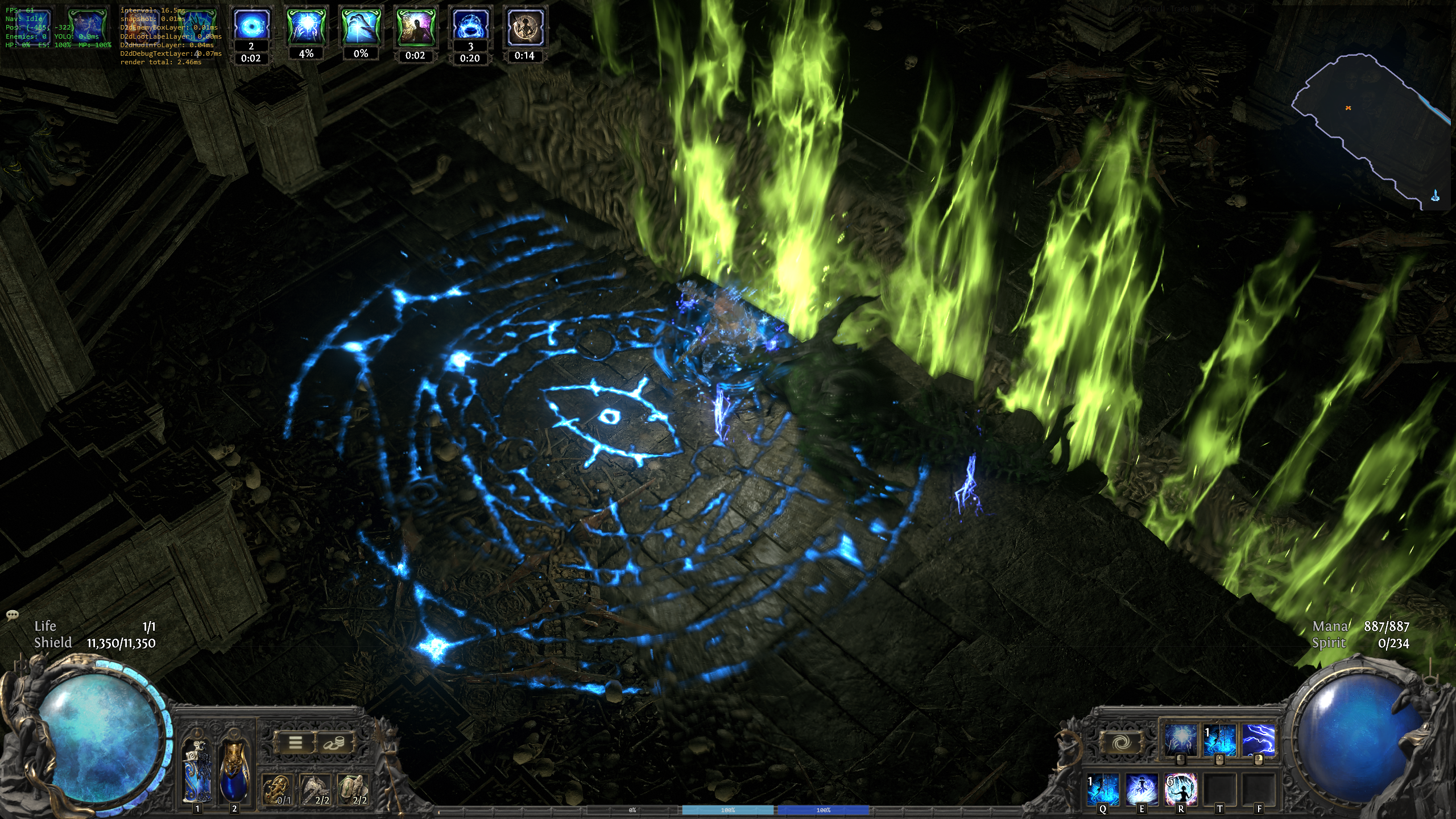1456x819 pixels.
Task: Use the ornate blue flask in slot 1
Action: click(x=197, y=770)
